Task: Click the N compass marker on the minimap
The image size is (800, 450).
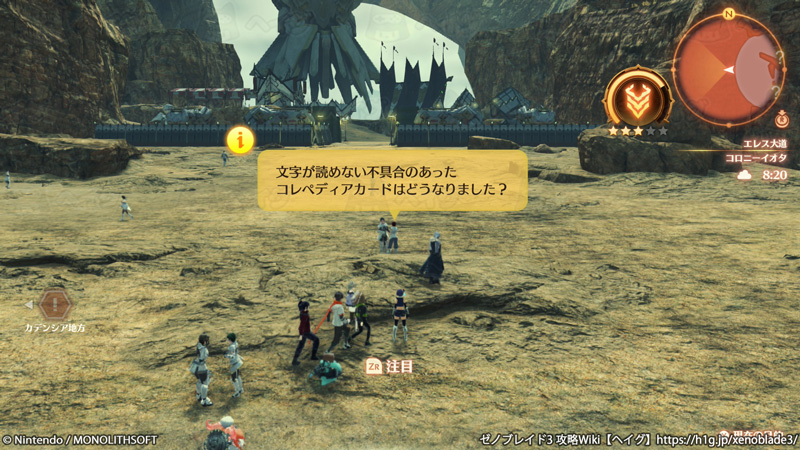Action: click(729, 14)
